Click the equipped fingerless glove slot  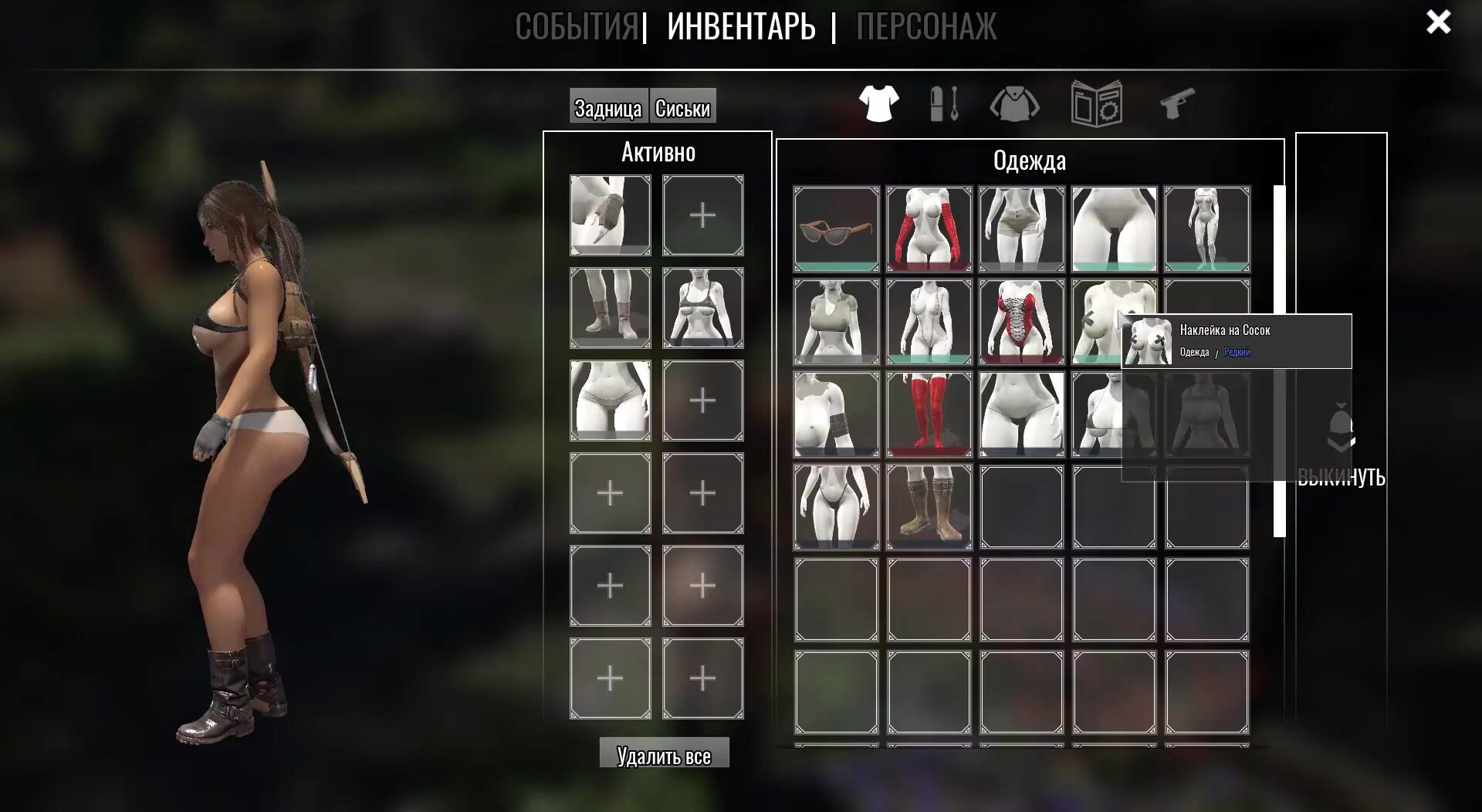[x=610, y=215]
